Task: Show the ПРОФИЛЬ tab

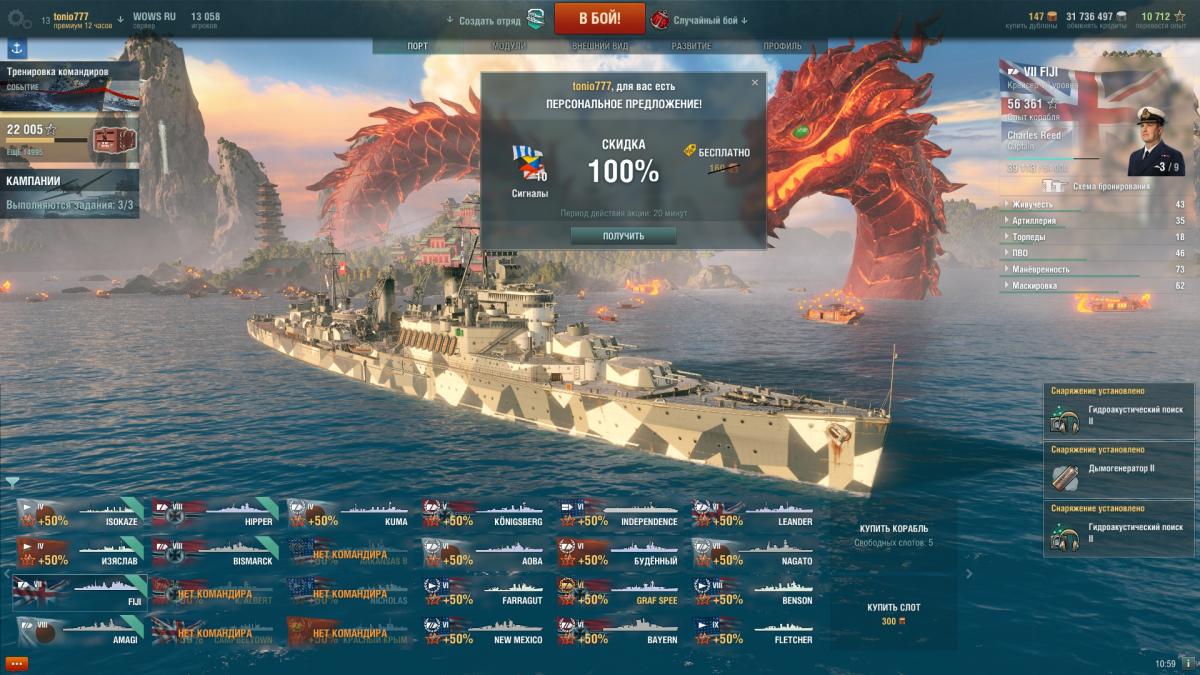Action: [782, 46]
